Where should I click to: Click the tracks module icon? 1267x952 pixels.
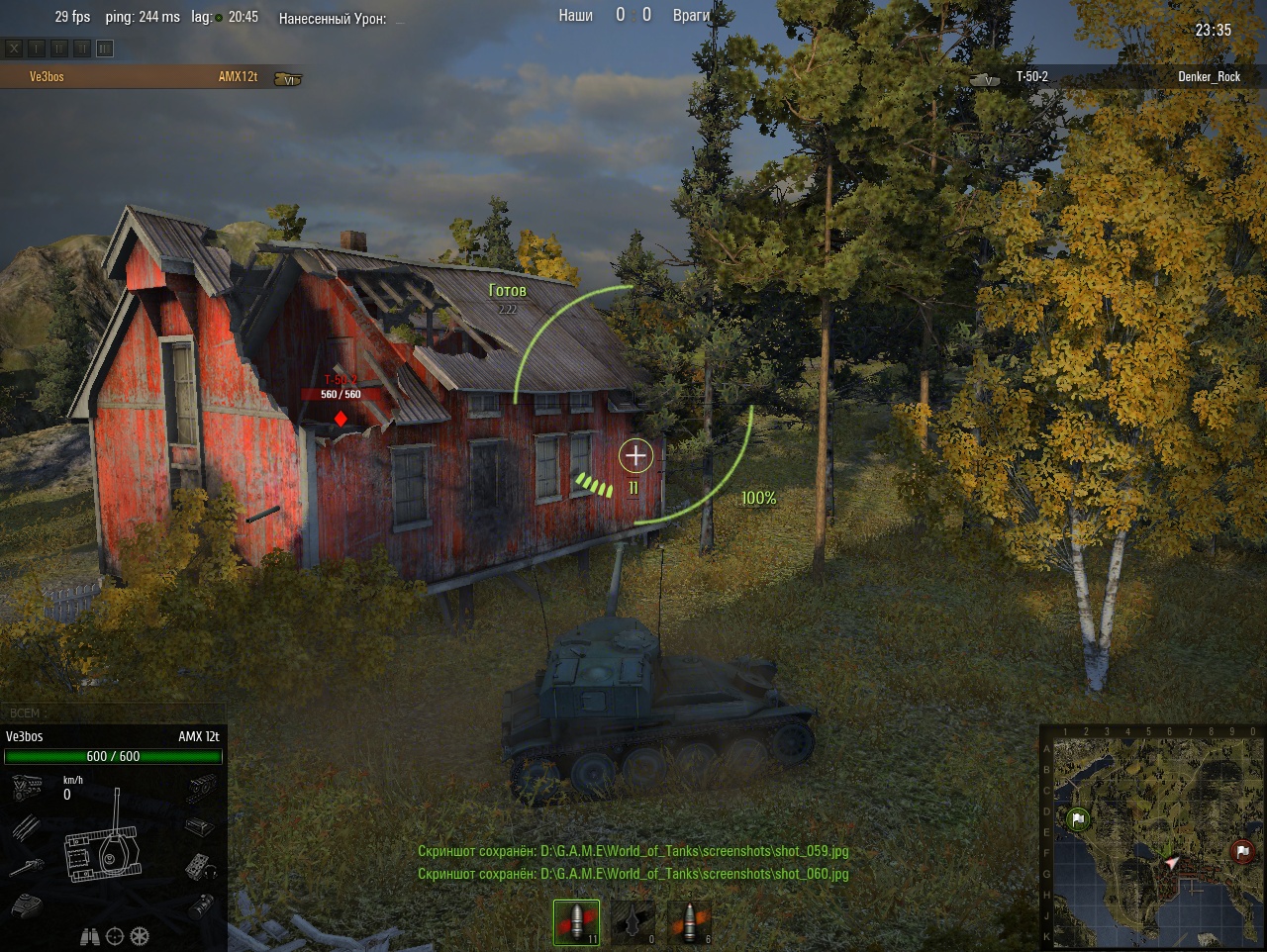tap(202, 788)
